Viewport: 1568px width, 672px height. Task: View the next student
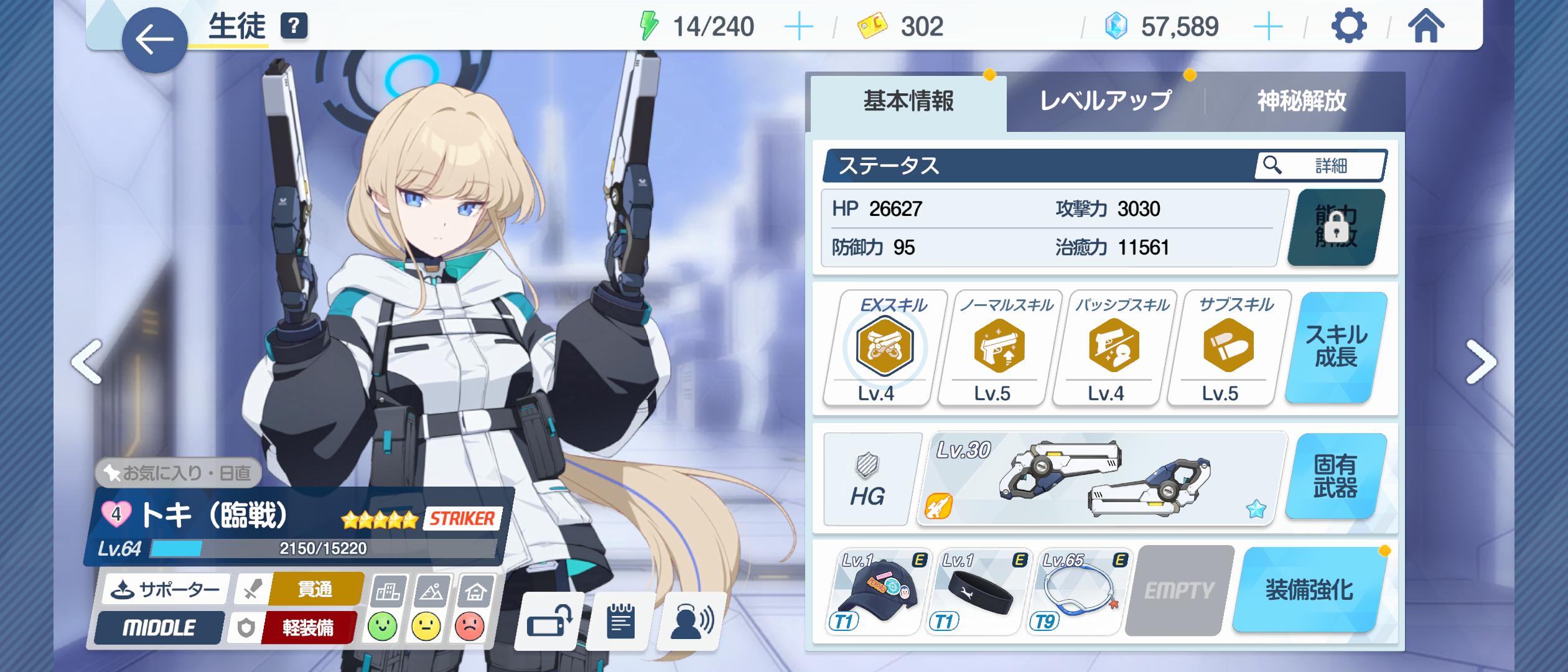[1480, 362]
